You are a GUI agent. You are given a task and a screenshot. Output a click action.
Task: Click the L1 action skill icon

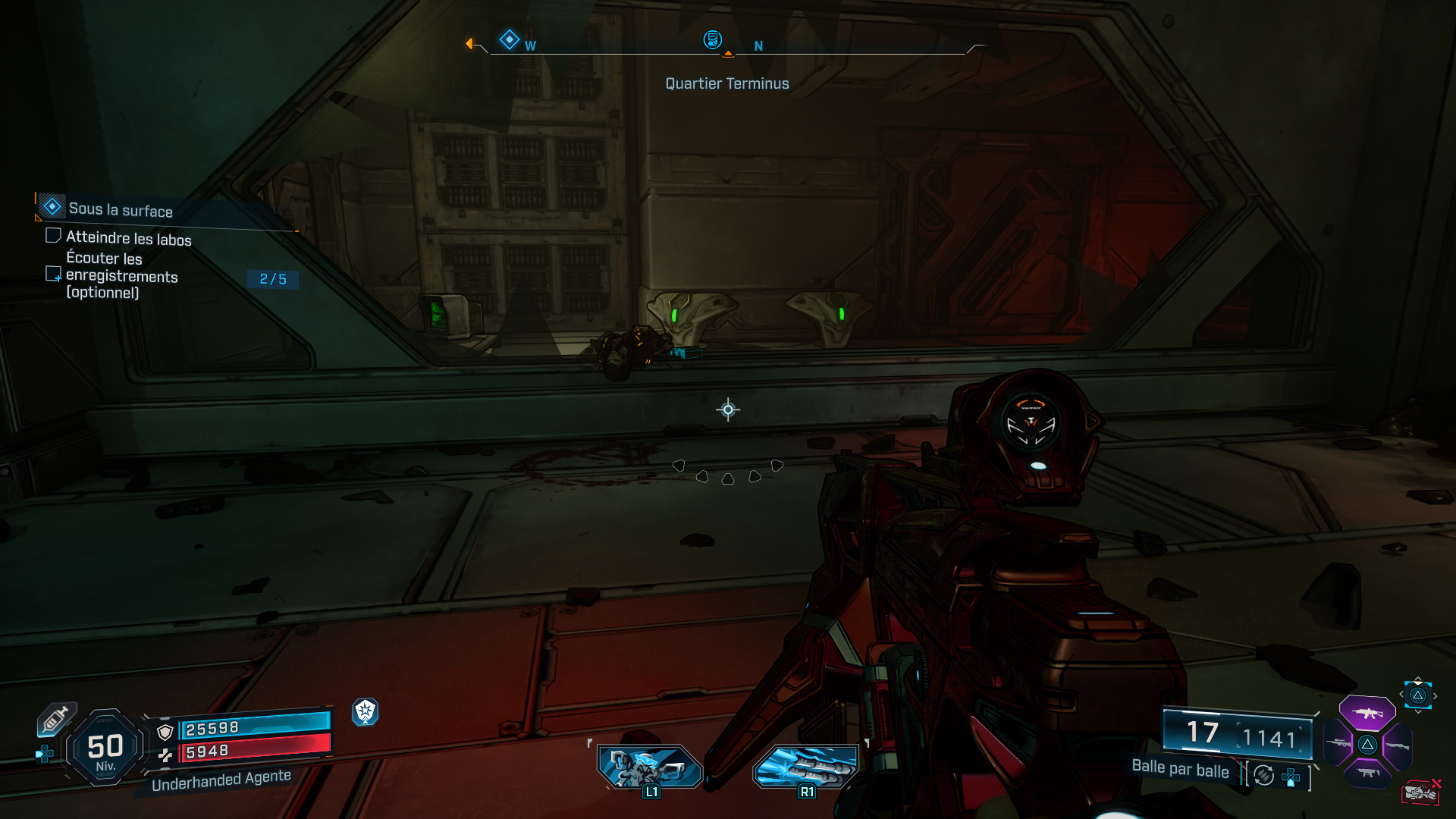click(x=650, y=767)
